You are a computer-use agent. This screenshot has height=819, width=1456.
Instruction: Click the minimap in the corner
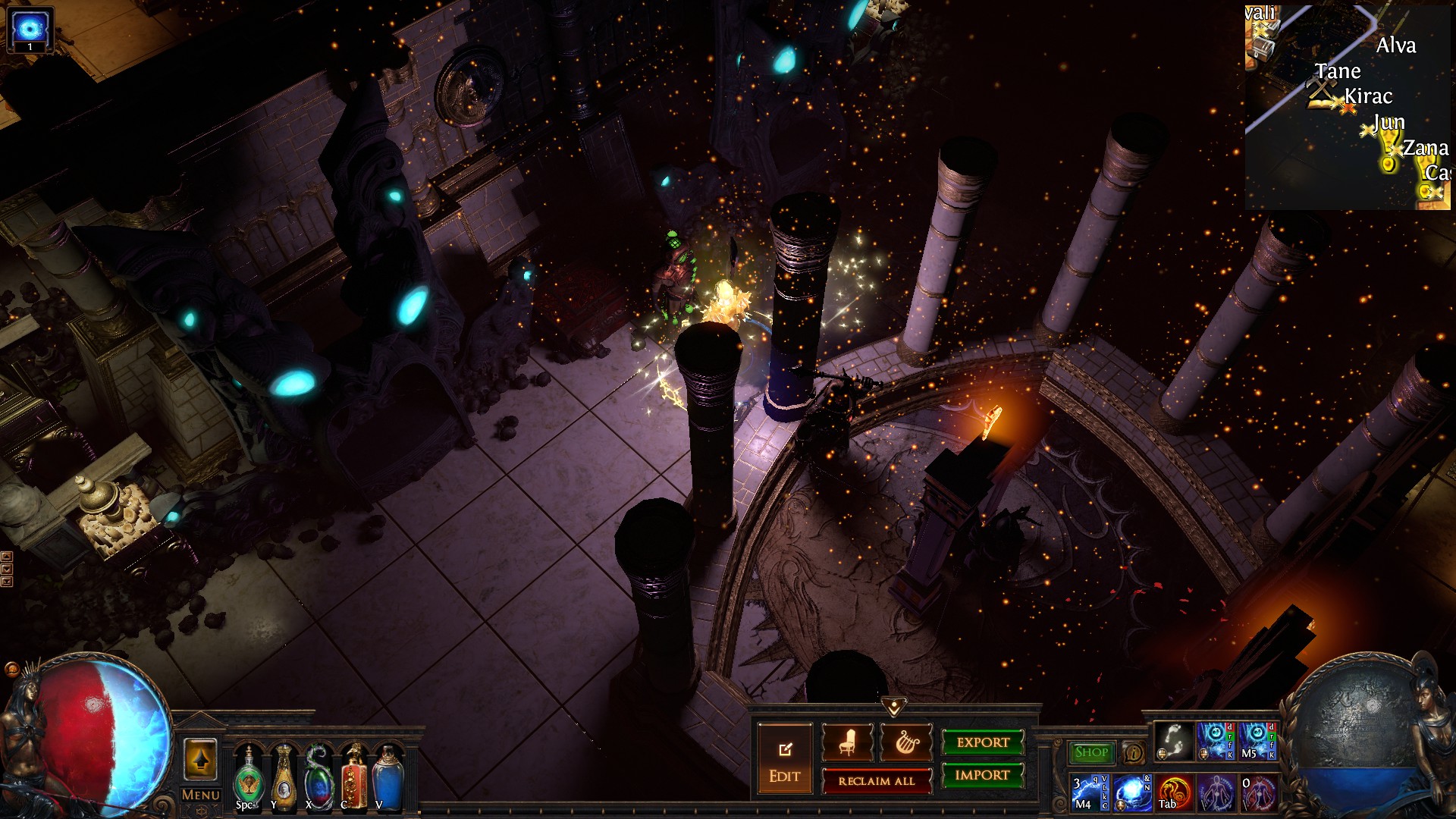click(1348, 106)
